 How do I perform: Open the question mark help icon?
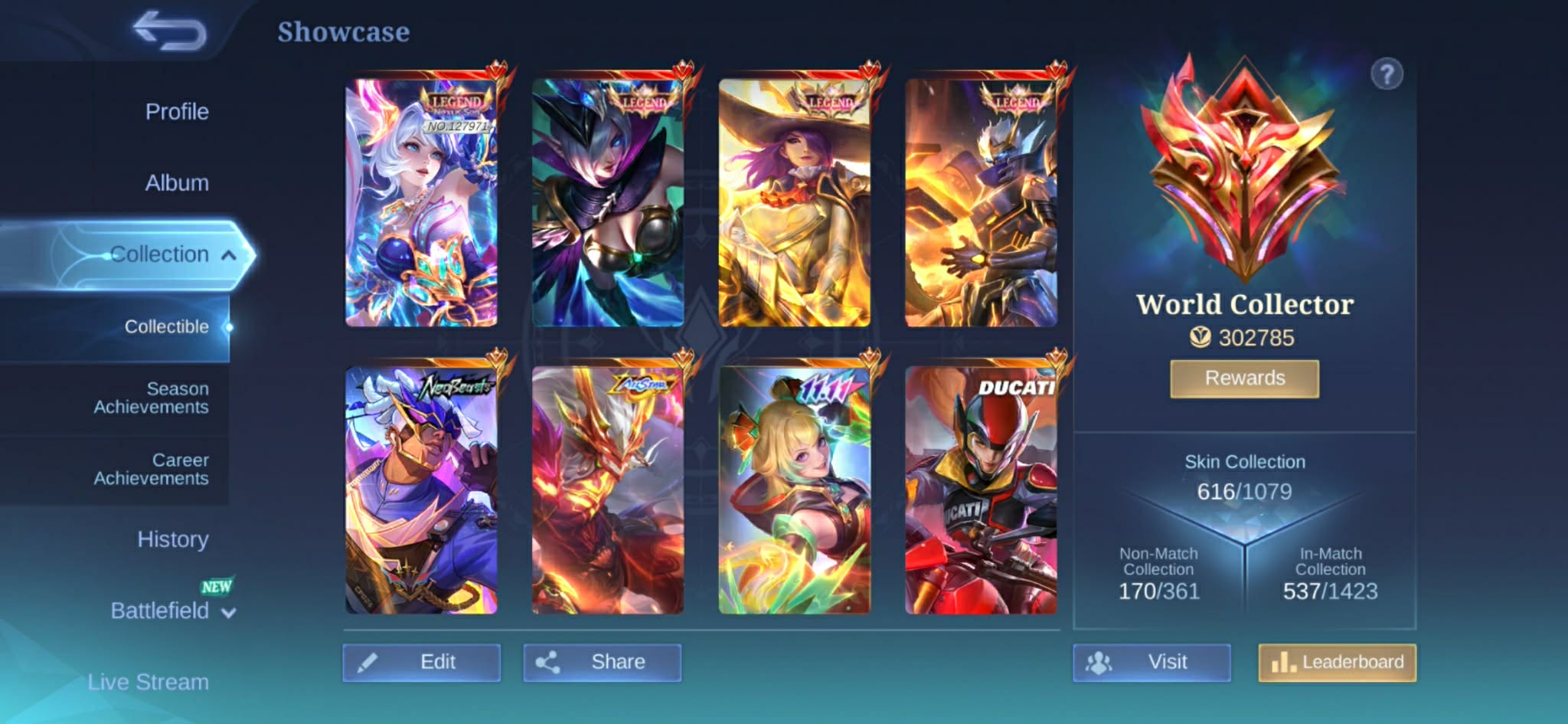1387,75
